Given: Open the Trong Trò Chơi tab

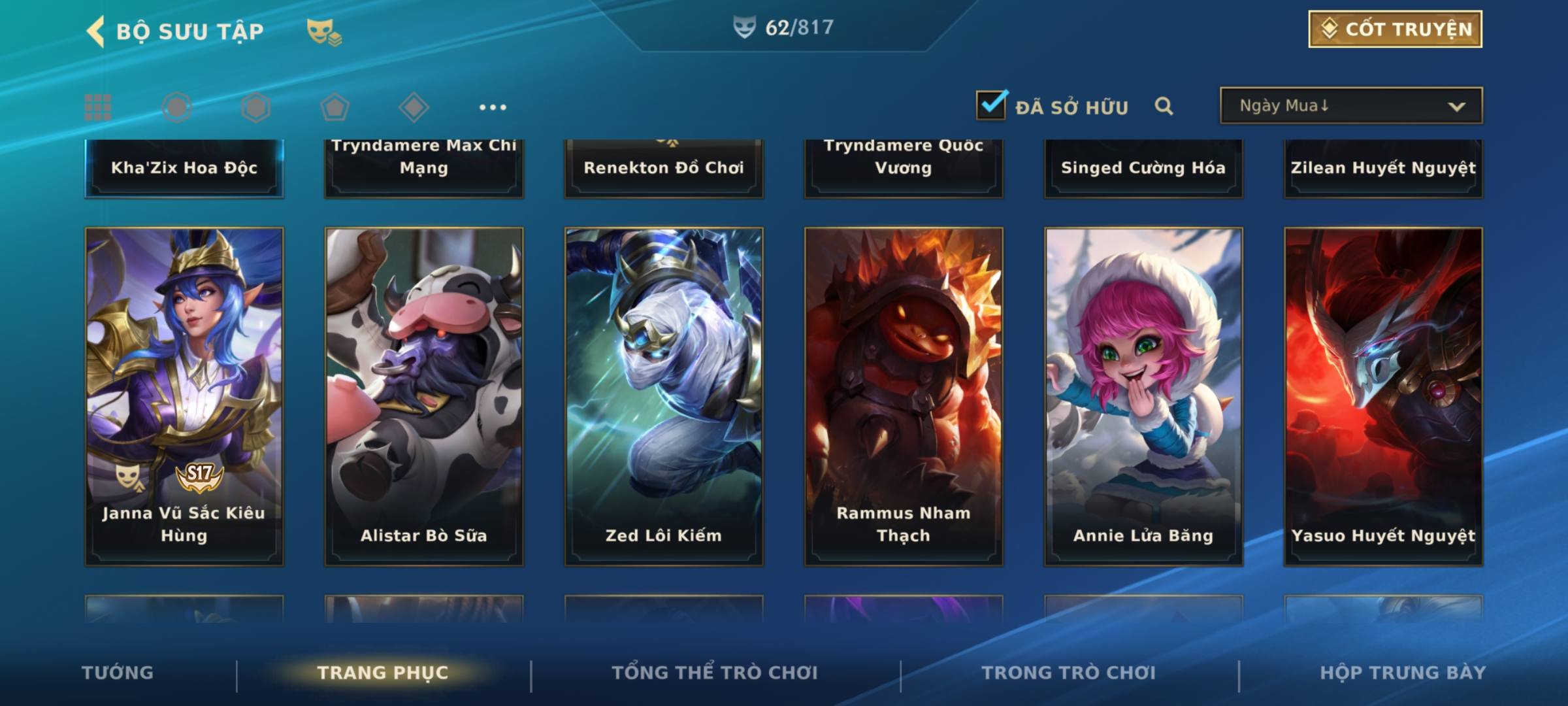Looking at the screenshot, I should 1069,673.
